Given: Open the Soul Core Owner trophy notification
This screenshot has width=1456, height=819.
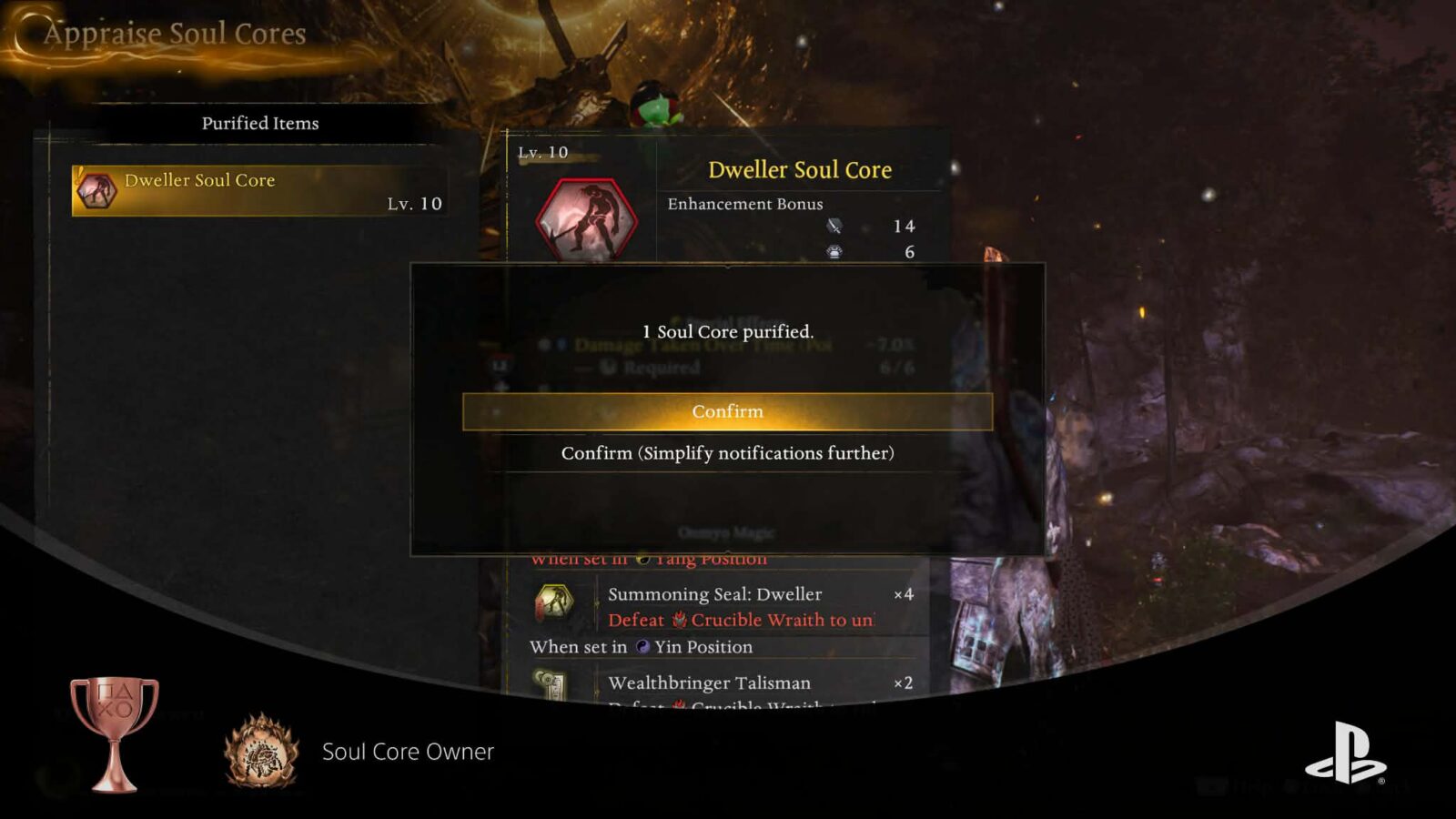Looking at the screenshot, I should 408,752.
